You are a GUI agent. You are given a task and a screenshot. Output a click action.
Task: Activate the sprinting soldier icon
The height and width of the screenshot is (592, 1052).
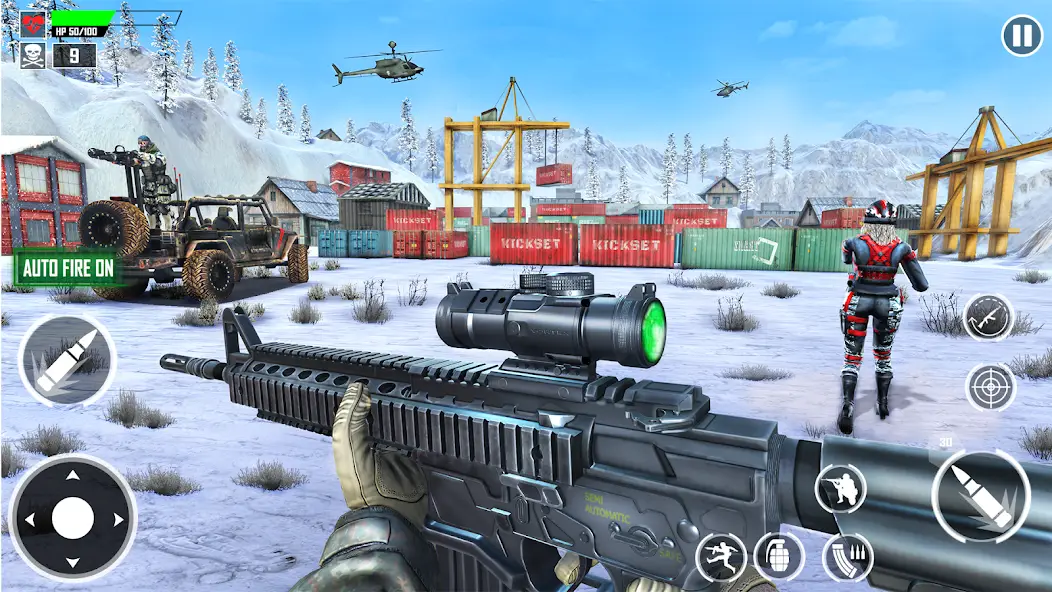(721, 556)
